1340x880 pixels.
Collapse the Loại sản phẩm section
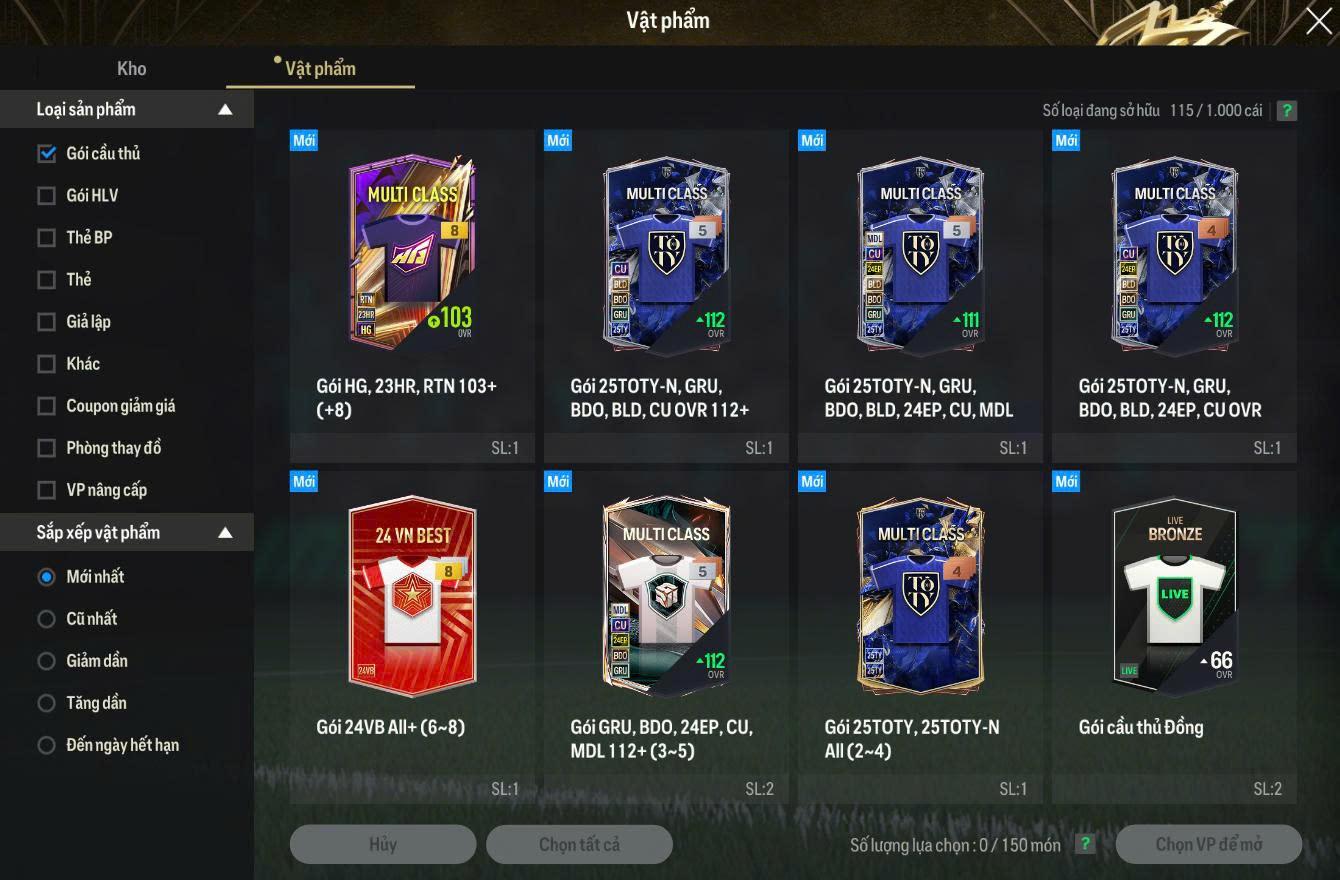coord(225,109)
